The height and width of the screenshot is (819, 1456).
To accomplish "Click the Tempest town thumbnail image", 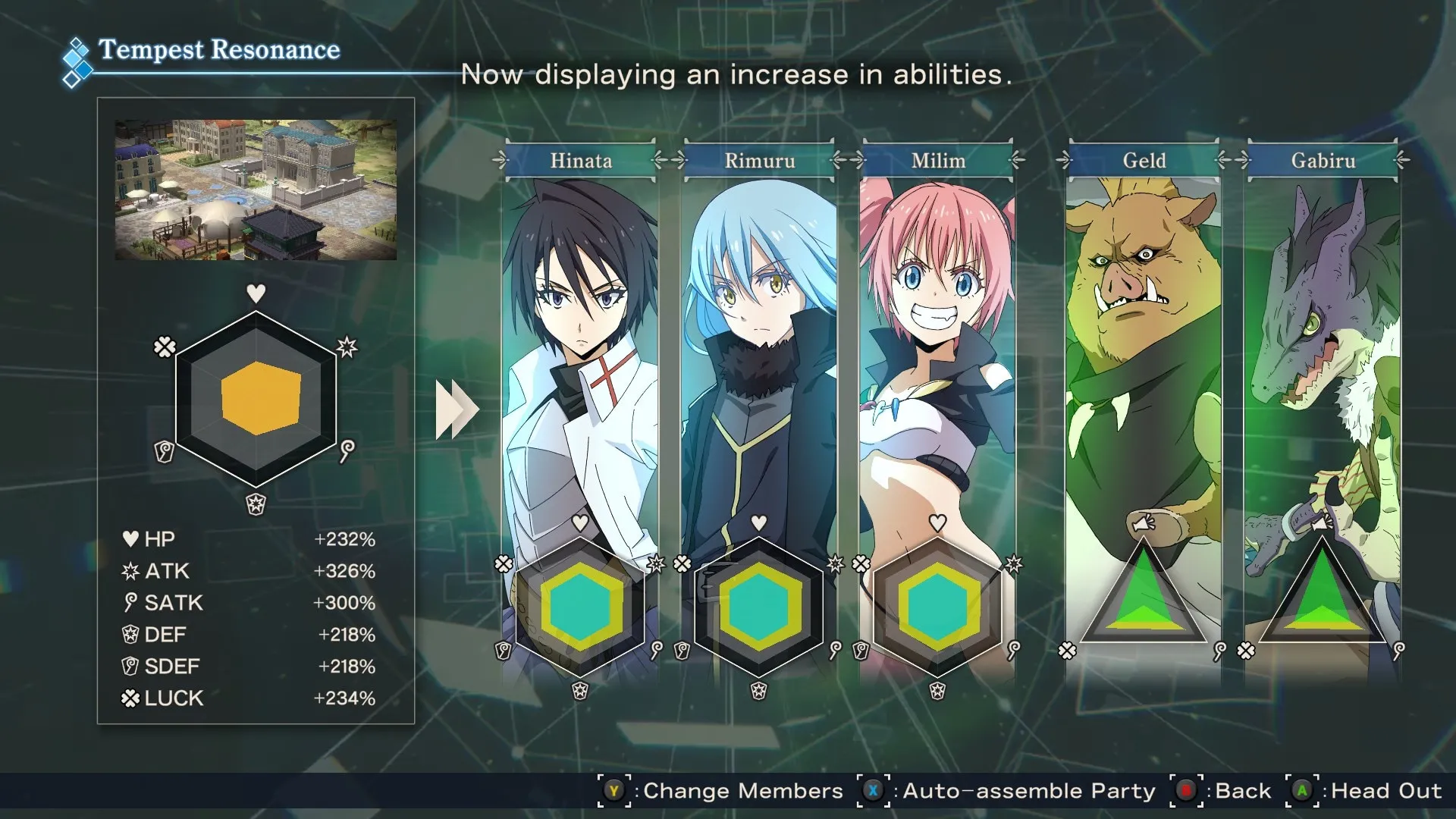I will [256, 190].
